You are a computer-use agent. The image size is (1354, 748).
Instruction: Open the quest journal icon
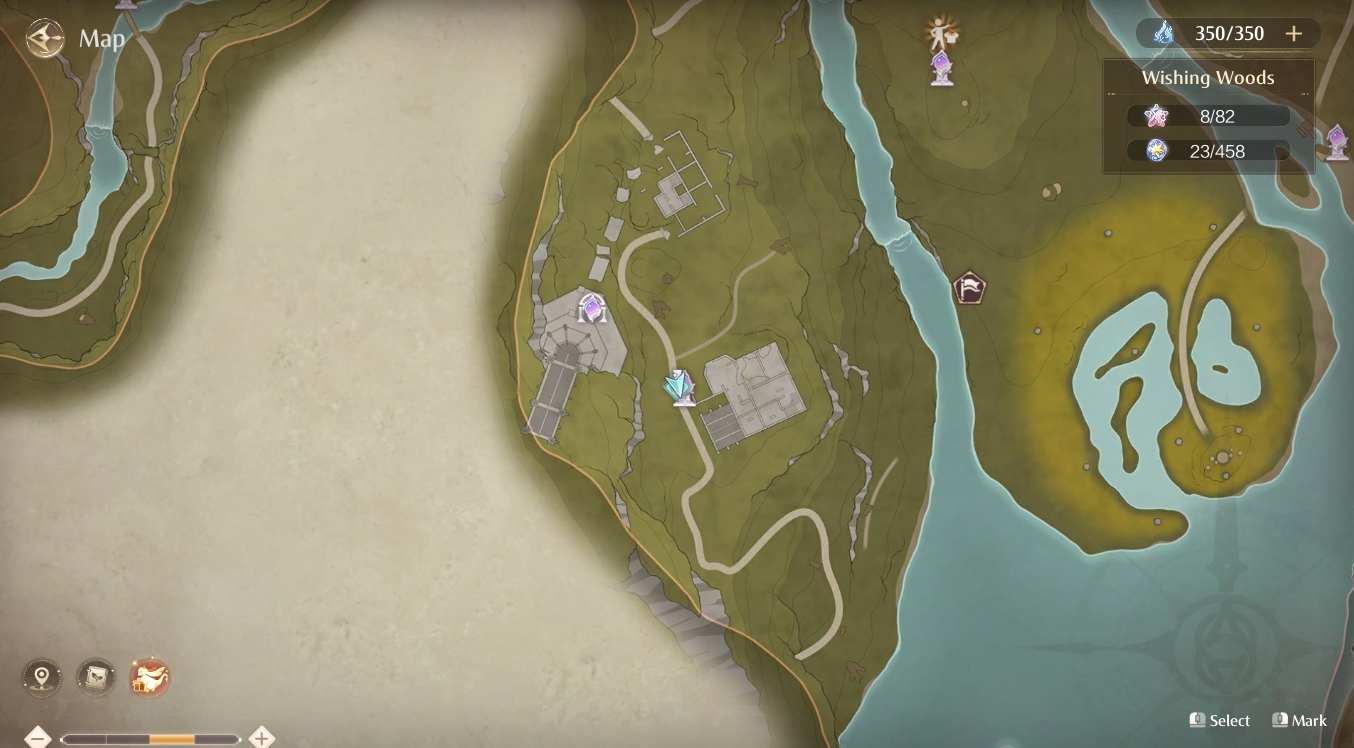tap(94, 677)
